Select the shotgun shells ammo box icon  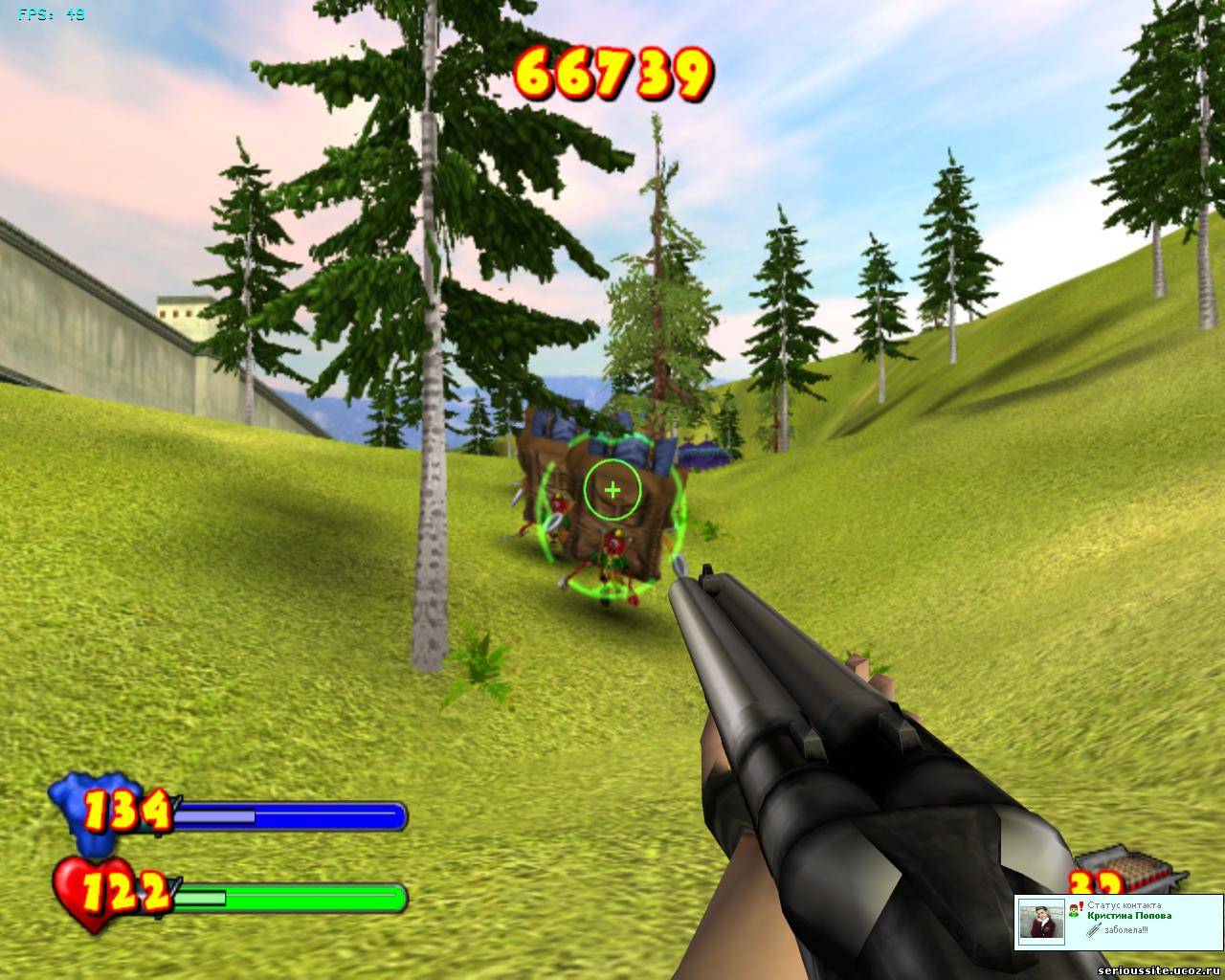tap(1142, 867)
